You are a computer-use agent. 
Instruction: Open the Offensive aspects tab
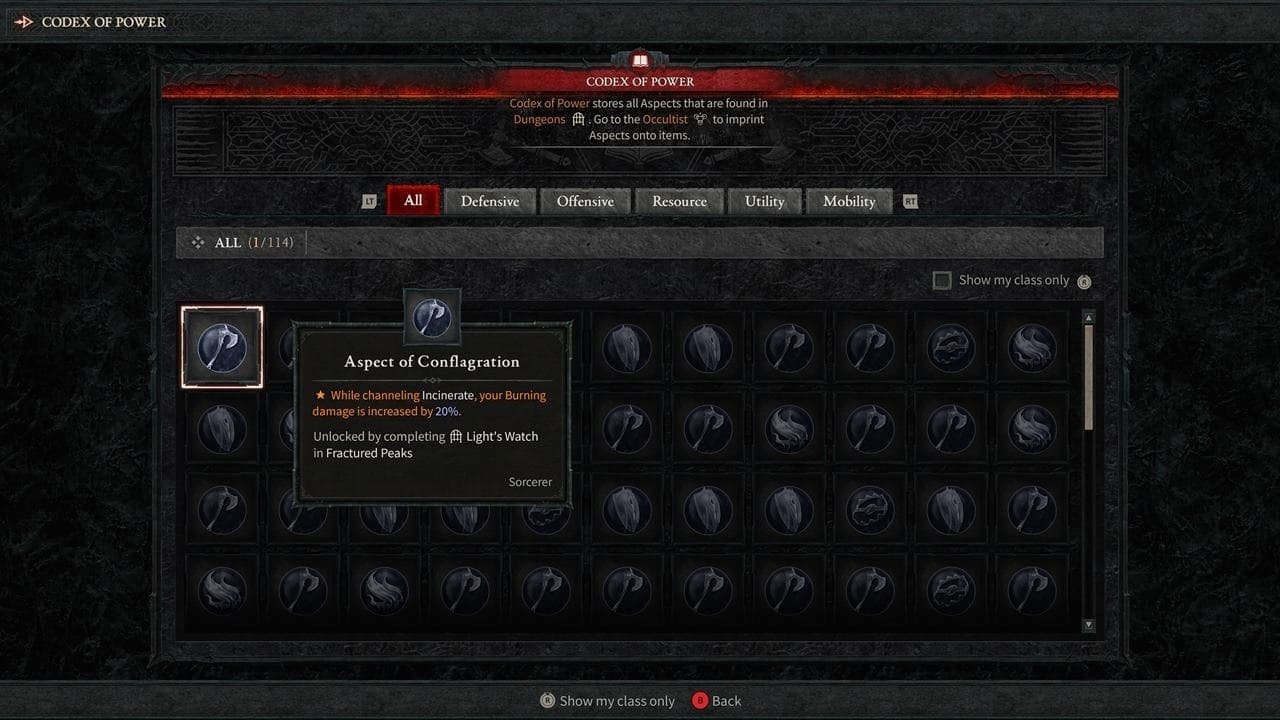point(585,200)
